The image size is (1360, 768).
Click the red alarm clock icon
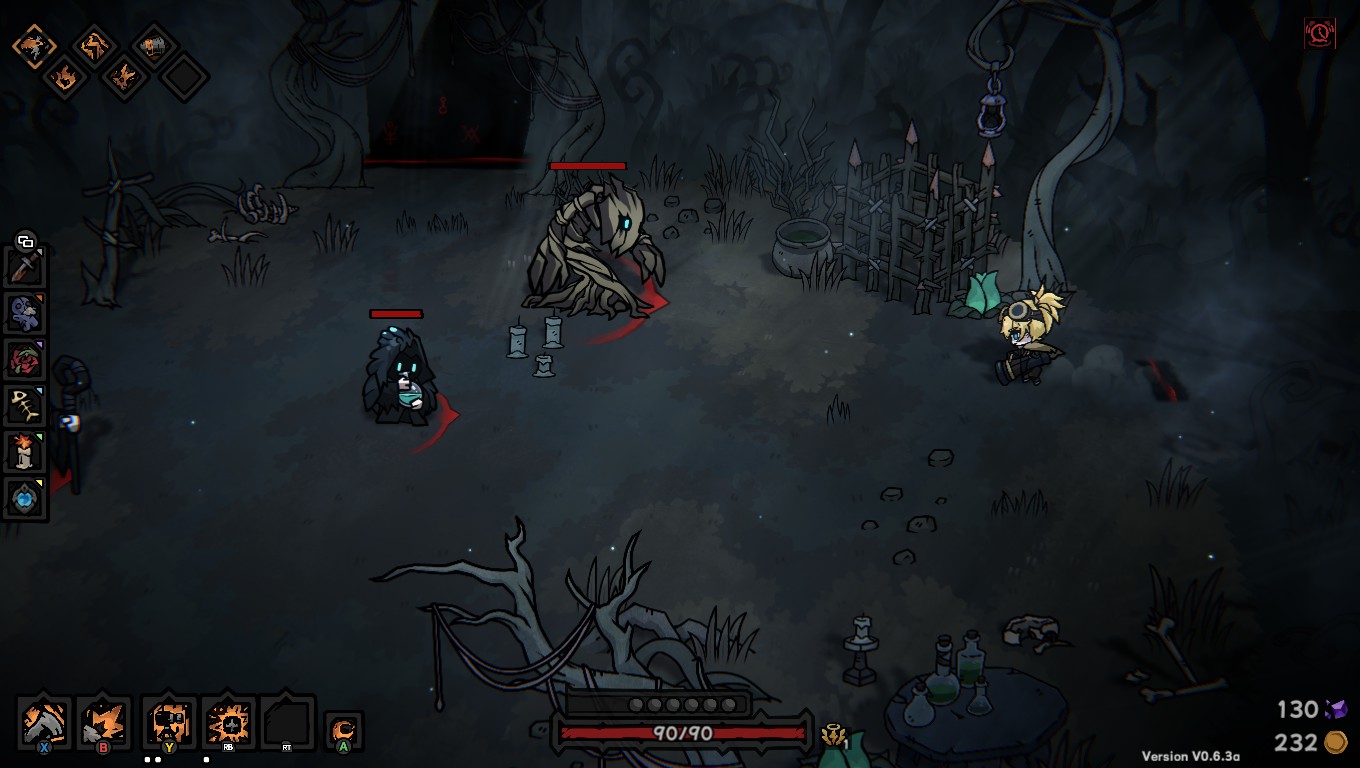pos(1320,34)
